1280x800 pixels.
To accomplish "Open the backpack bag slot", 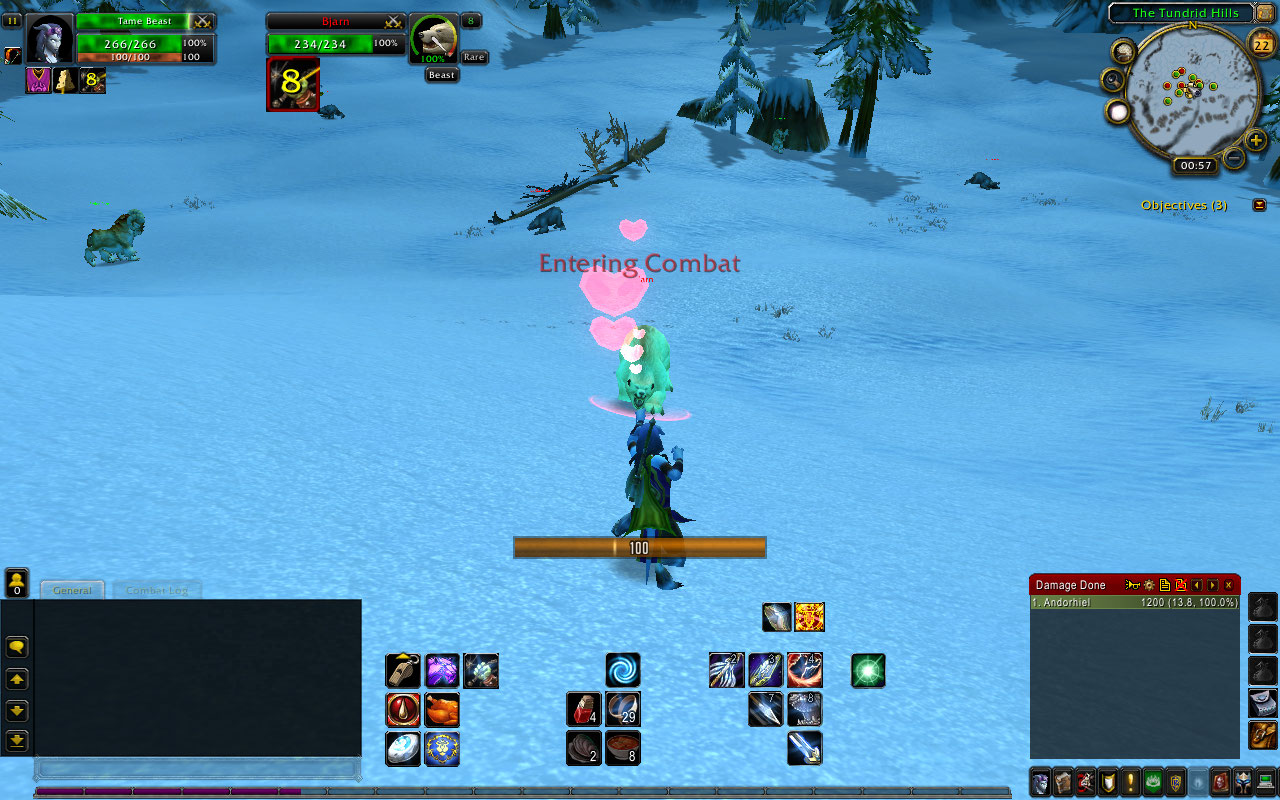I will 1262,735.
